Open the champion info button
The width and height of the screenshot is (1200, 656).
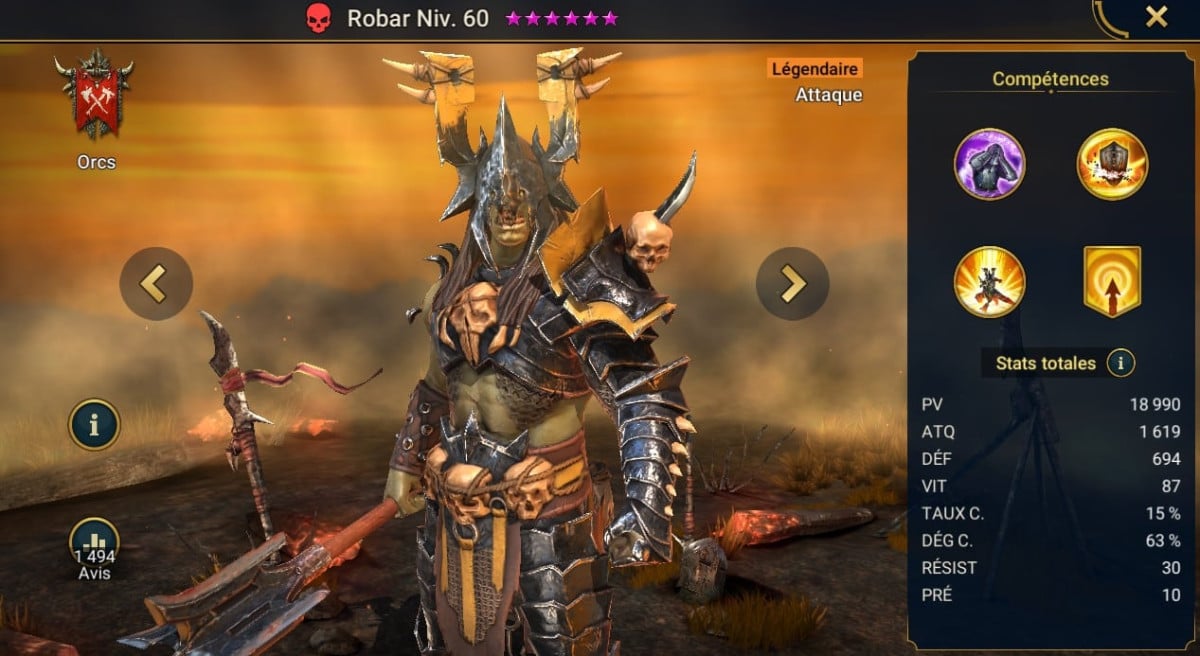pos(94,425)
